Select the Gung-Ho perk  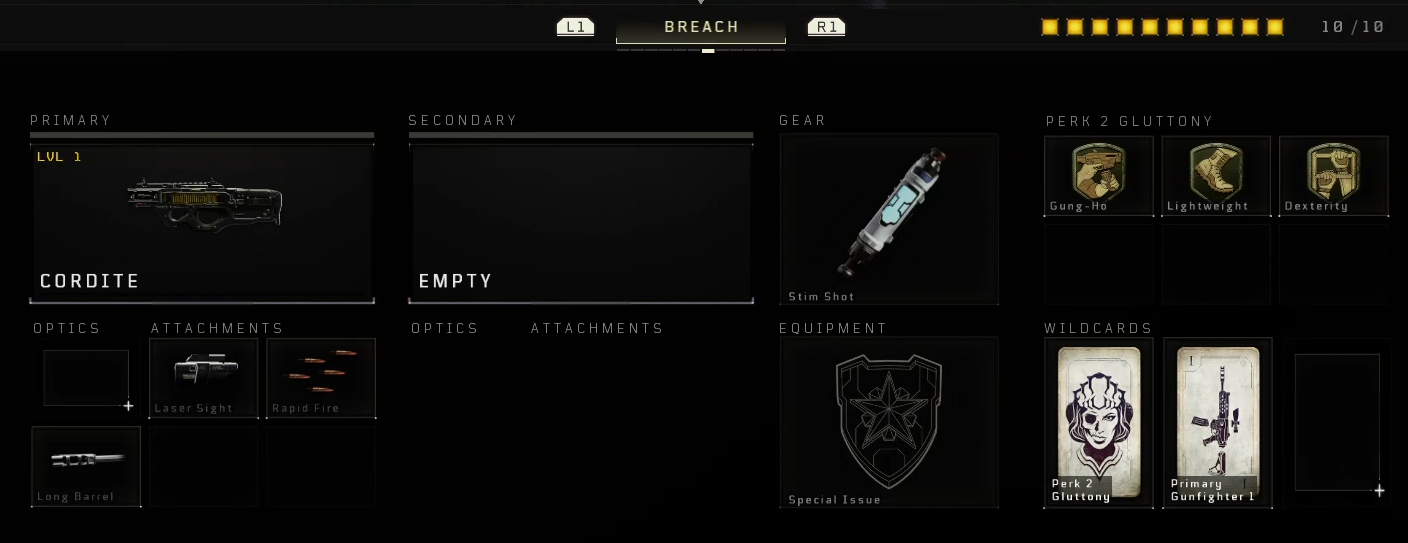pos(1098,175)
